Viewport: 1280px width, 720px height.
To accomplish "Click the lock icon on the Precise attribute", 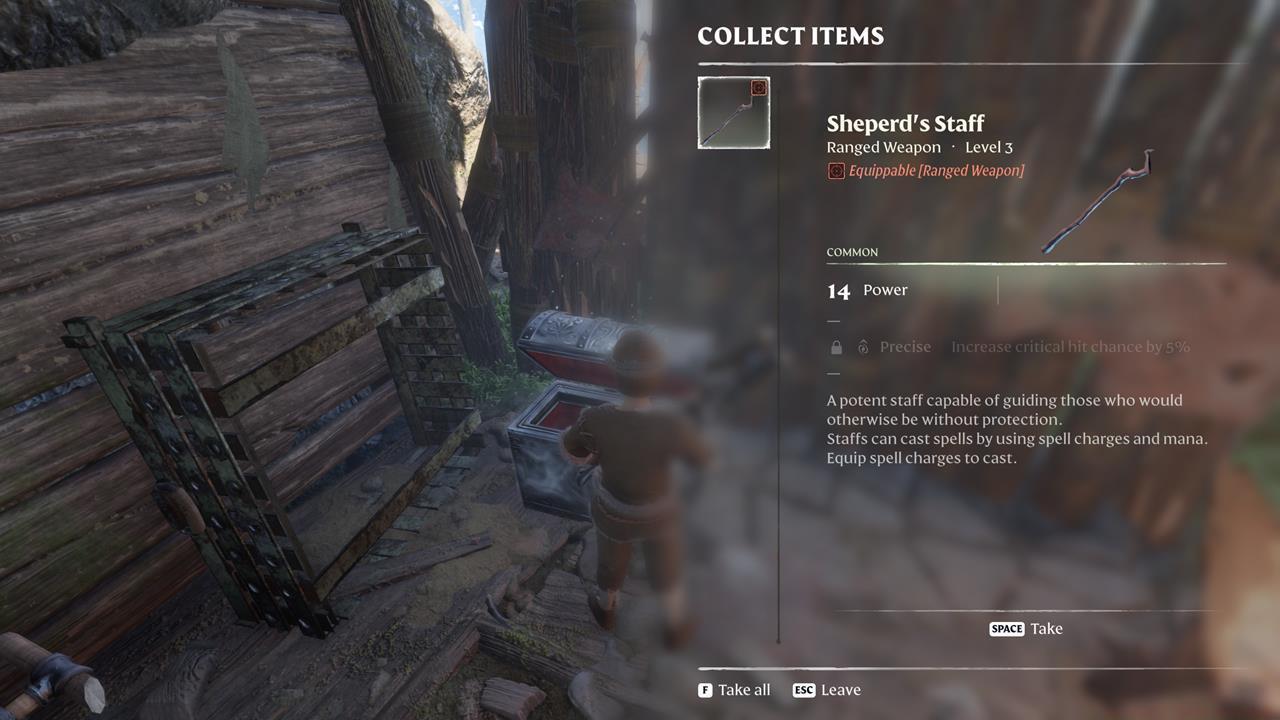I will [835, 346].
